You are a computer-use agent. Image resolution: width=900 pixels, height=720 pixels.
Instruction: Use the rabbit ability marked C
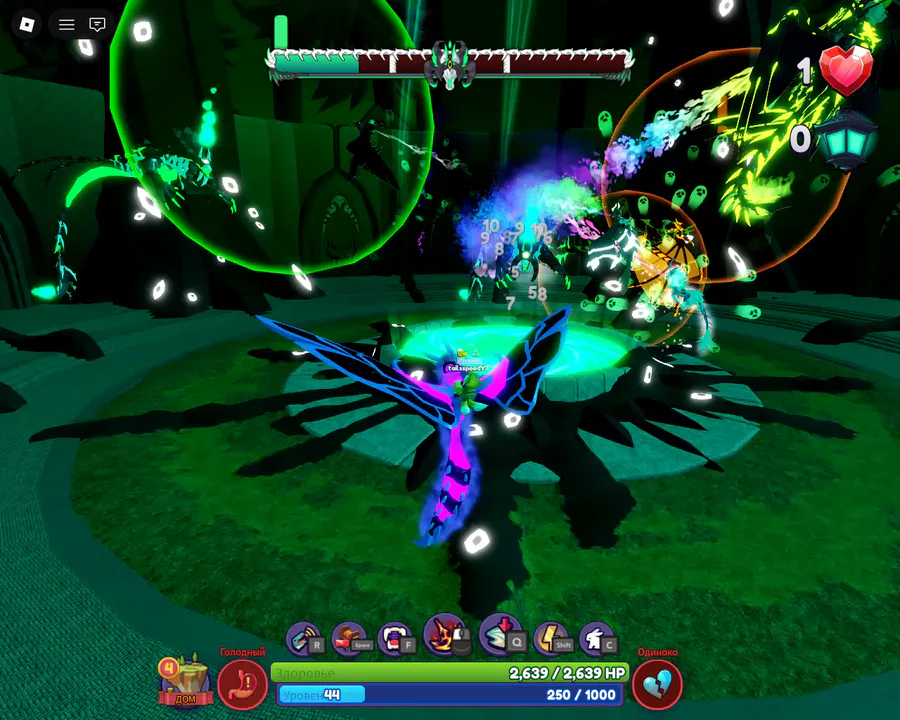click(x=597, y=638)
